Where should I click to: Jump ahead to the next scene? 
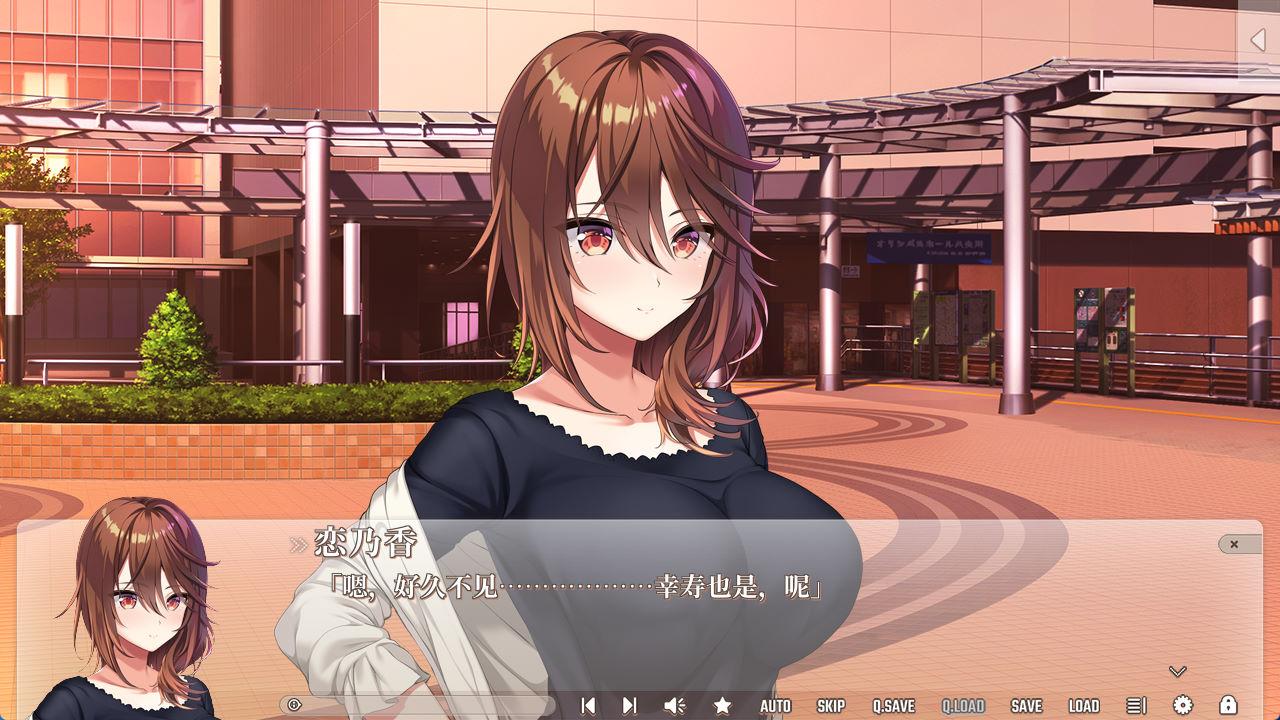coord(629,706)
